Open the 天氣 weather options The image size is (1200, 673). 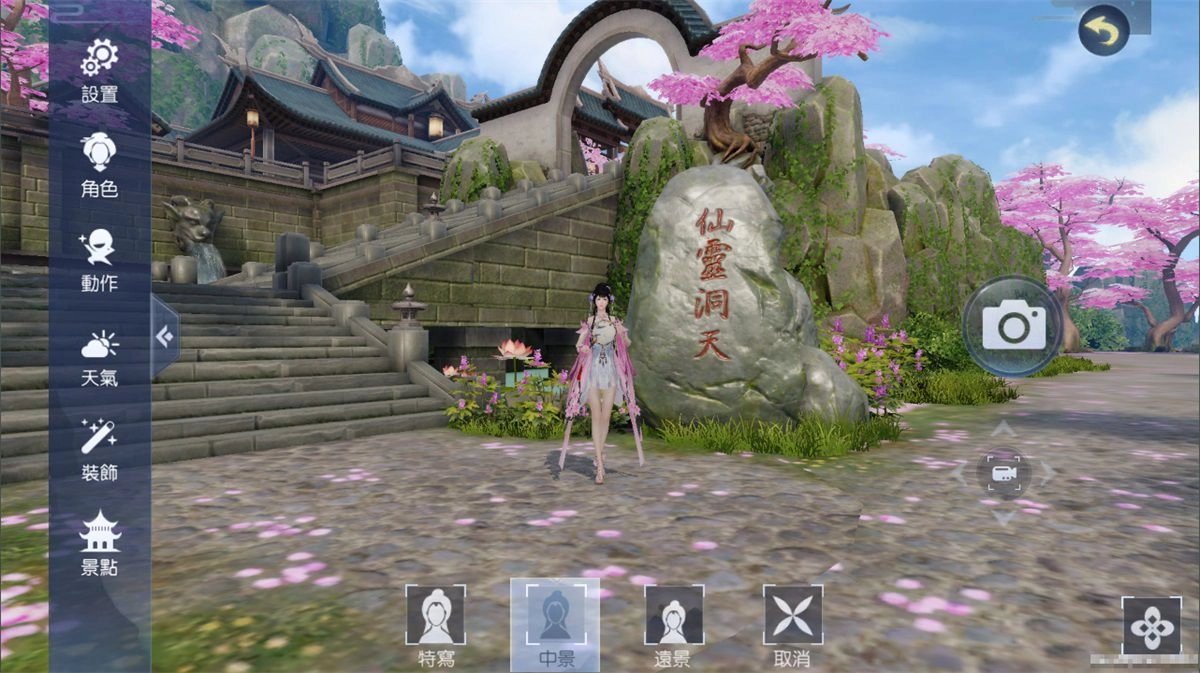99,354
